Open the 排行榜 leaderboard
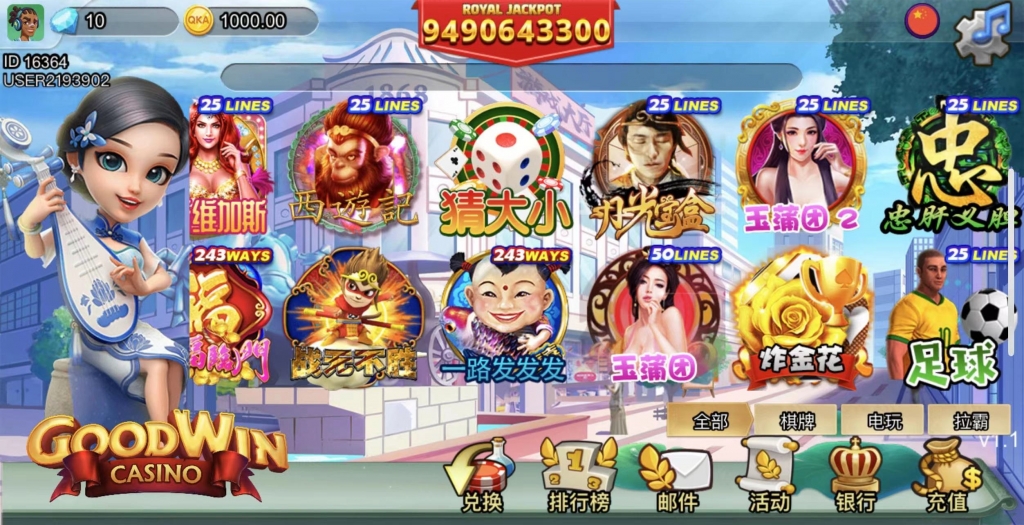Image resolution: width=1024 pixels, height=525 pixels. (x=579, y=477)
